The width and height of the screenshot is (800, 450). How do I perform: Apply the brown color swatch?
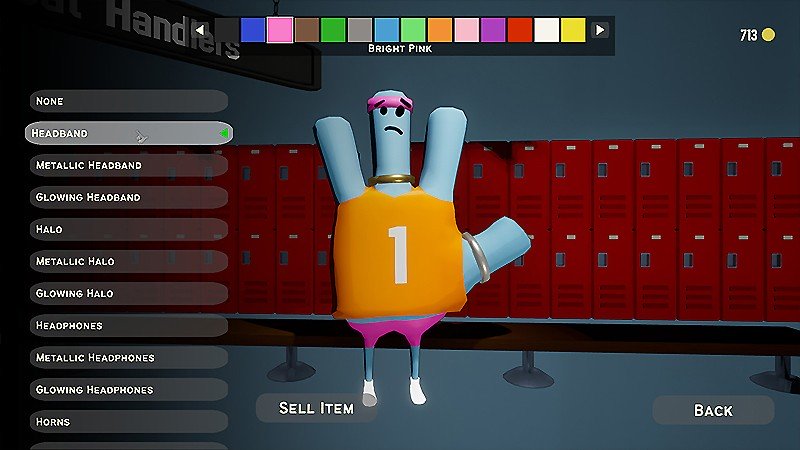click(x=307, y=29)
